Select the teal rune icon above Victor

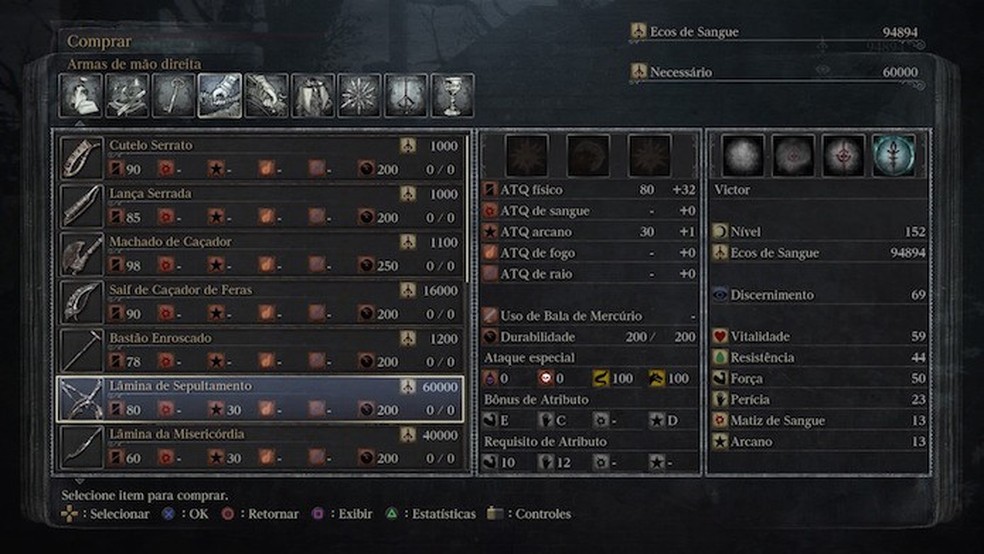pos(892,156)
